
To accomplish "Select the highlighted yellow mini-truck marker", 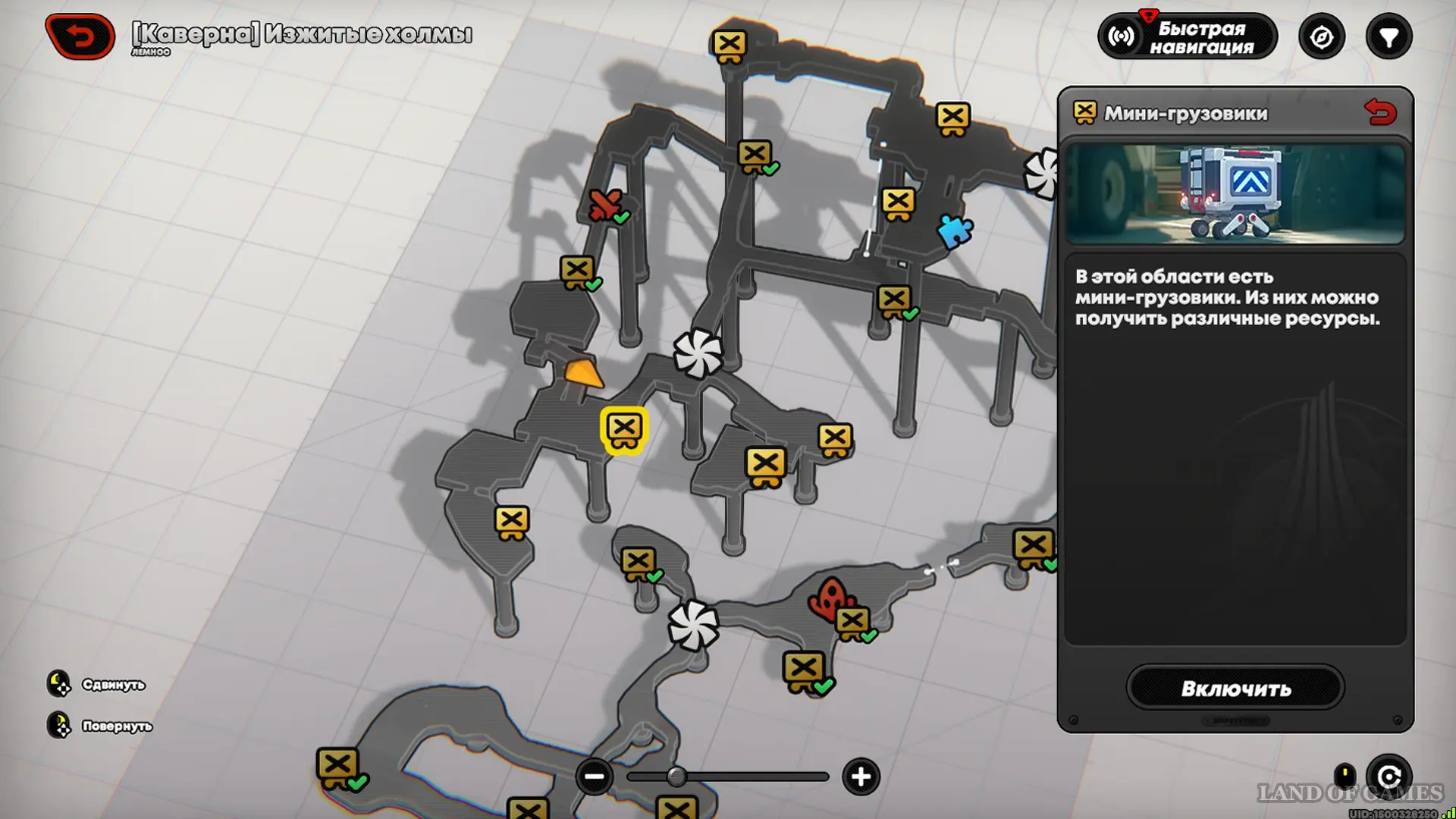I will 624,430.
